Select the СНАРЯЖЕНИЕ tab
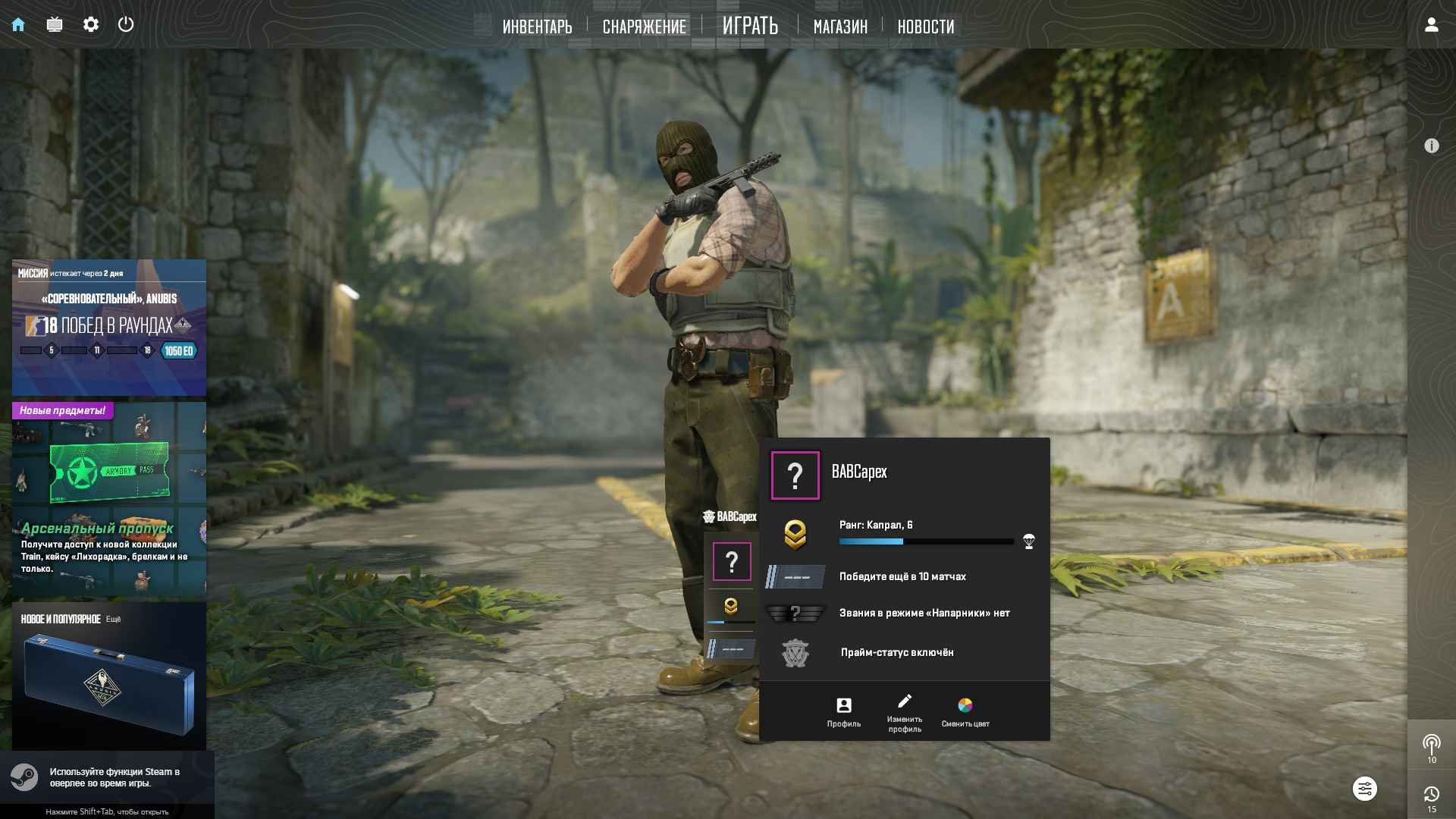1456x819 pixels. 643,26
